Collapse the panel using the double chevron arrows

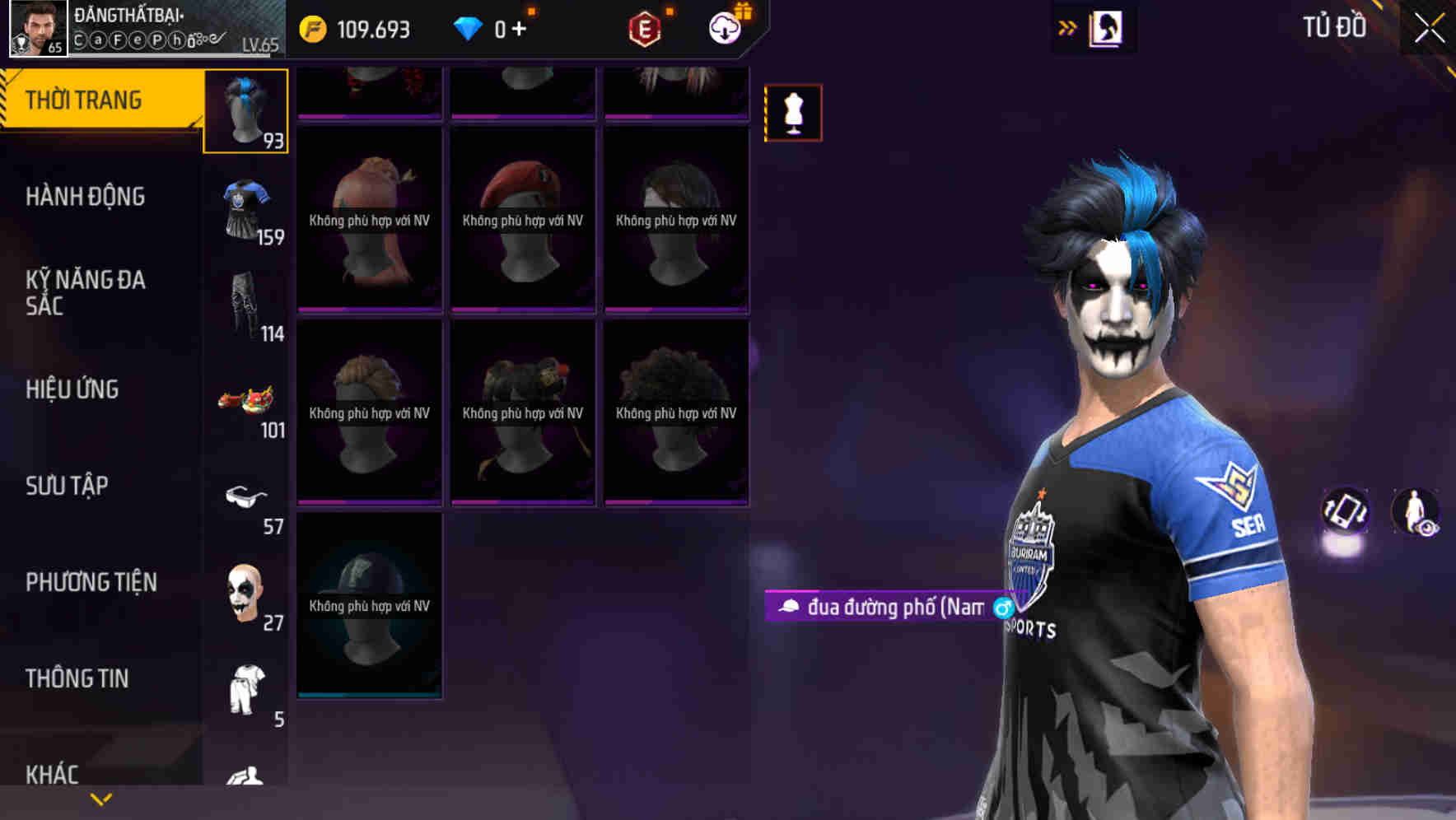[1068, 27]
